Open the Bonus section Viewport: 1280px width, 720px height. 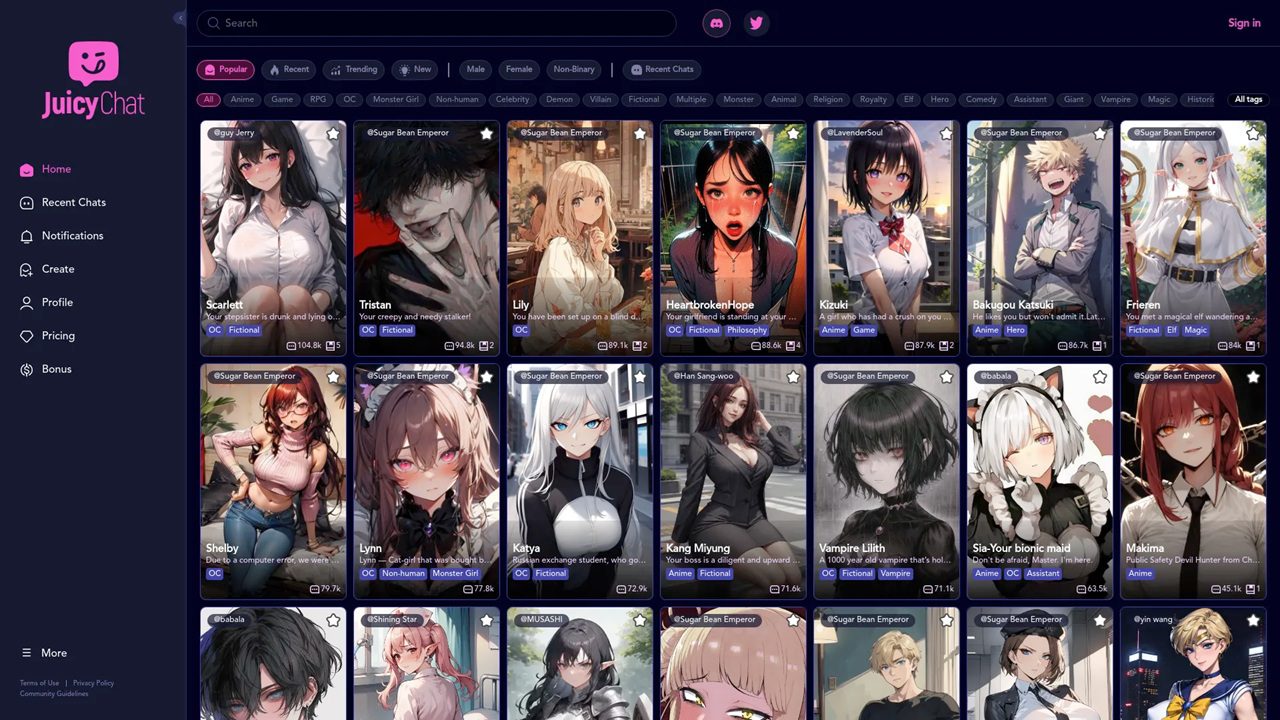pos(56,369)
